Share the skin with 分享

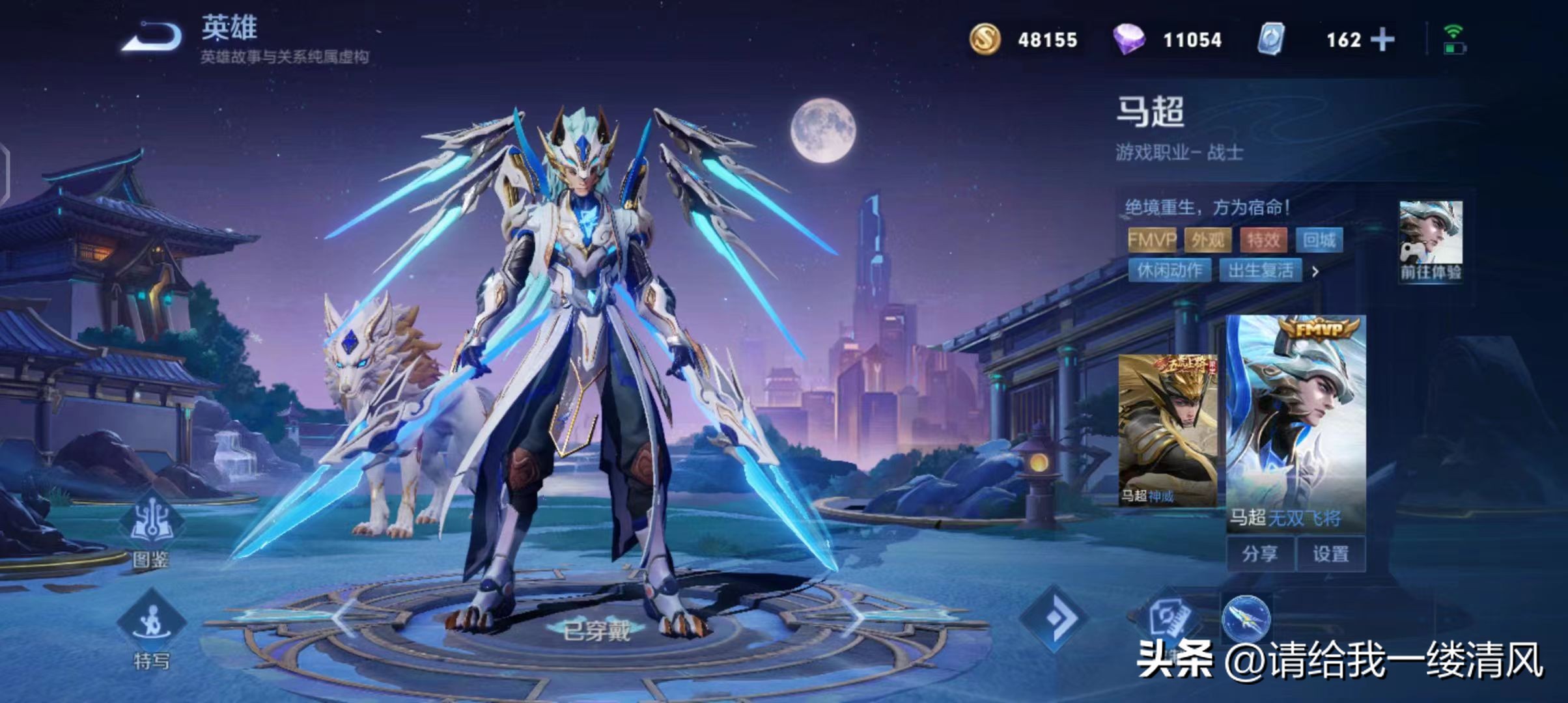1259,554
